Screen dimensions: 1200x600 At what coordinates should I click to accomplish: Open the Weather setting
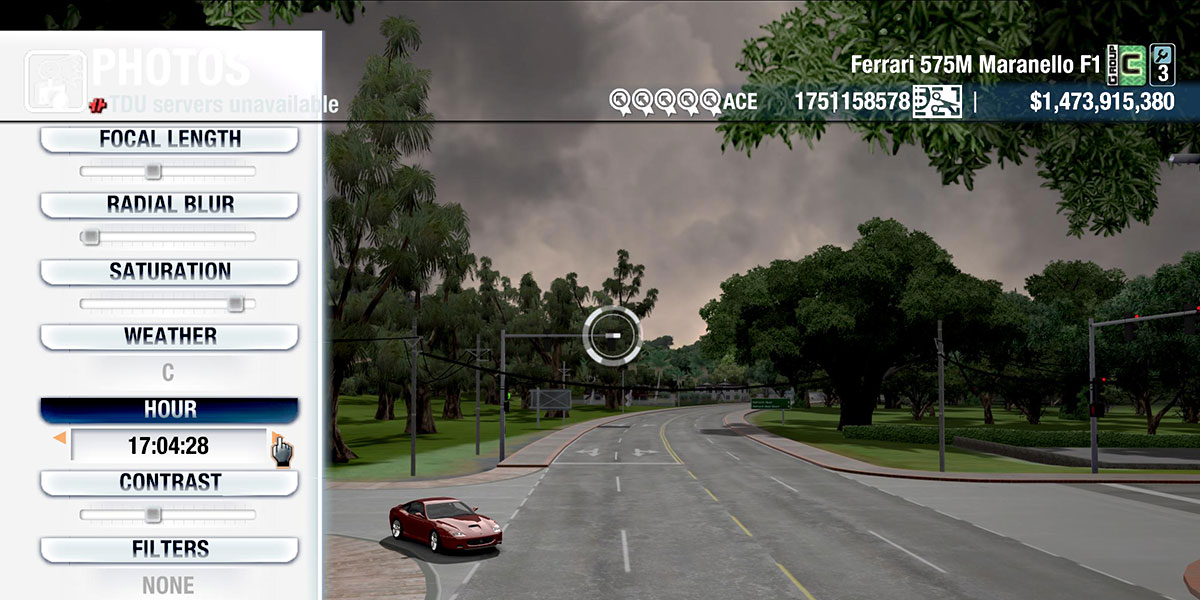[169, 337]
